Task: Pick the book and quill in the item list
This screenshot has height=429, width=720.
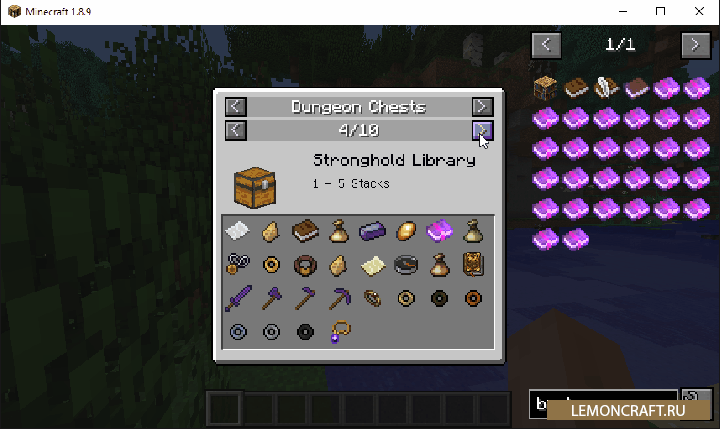Action: click(x=606, y=88)
